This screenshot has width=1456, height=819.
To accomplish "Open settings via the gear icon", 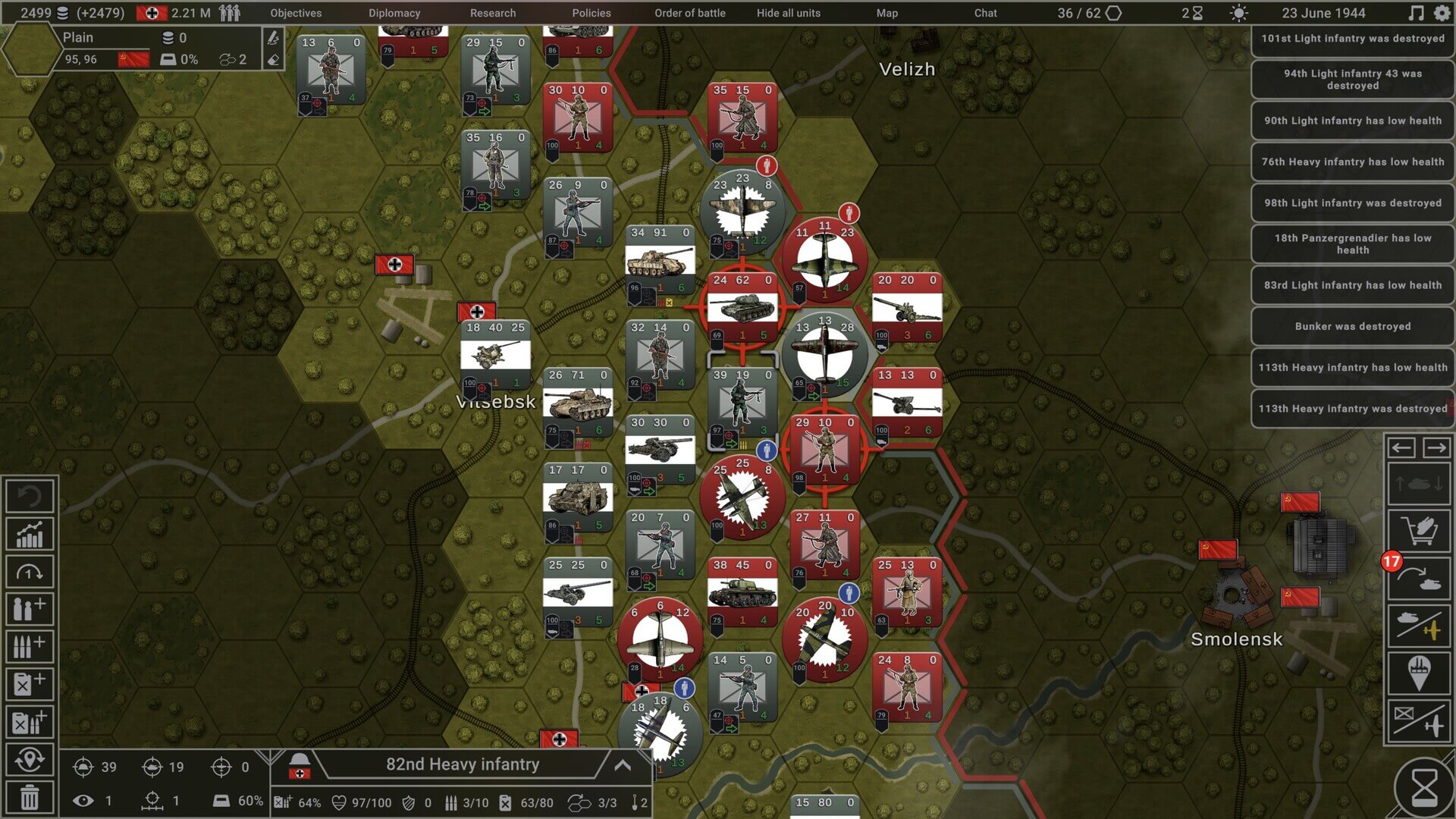I will coord(1442,13).
